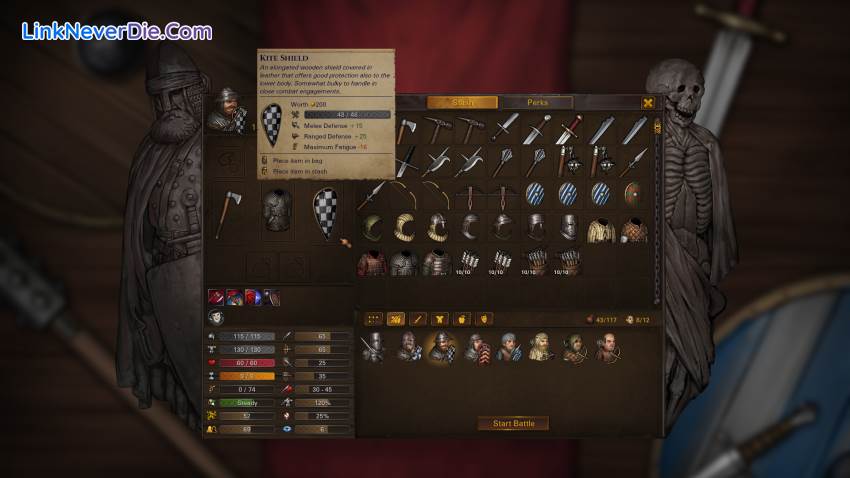Select the bald archer portrait
Viewport: 850px width, 478px height.
coord(609,347)
